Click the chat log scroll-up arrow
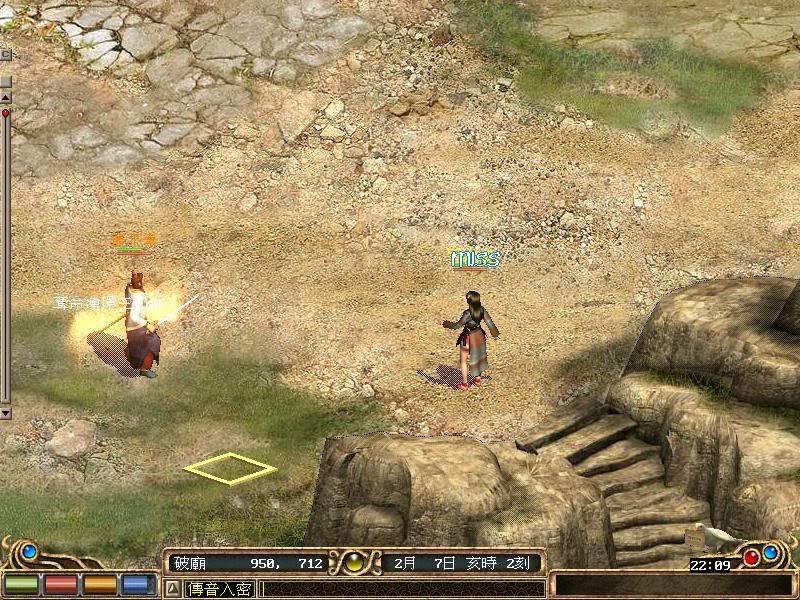Image resolution: width=800 pixels, height=600 pixels. [5, 97]
